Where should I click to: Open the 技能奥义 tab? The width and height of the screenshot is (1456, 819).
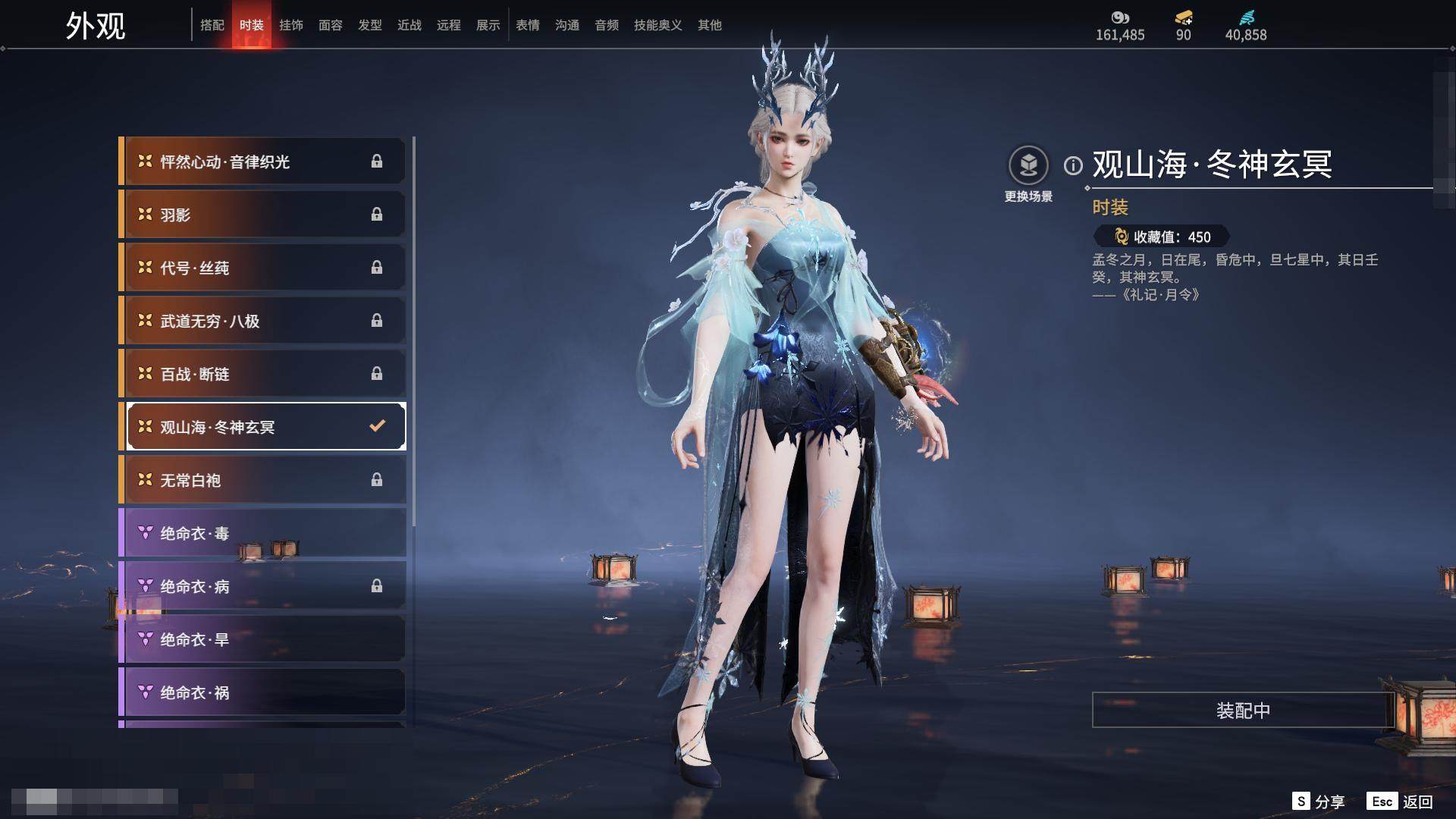point(658,25)
